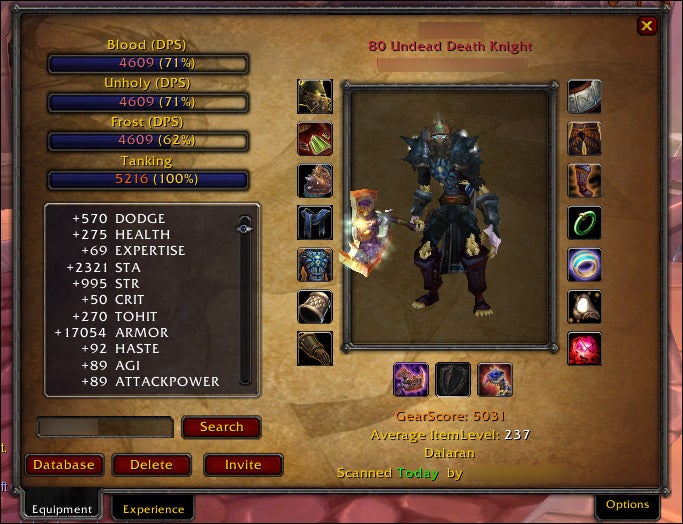Select the Equipment tab

(62, 509)
